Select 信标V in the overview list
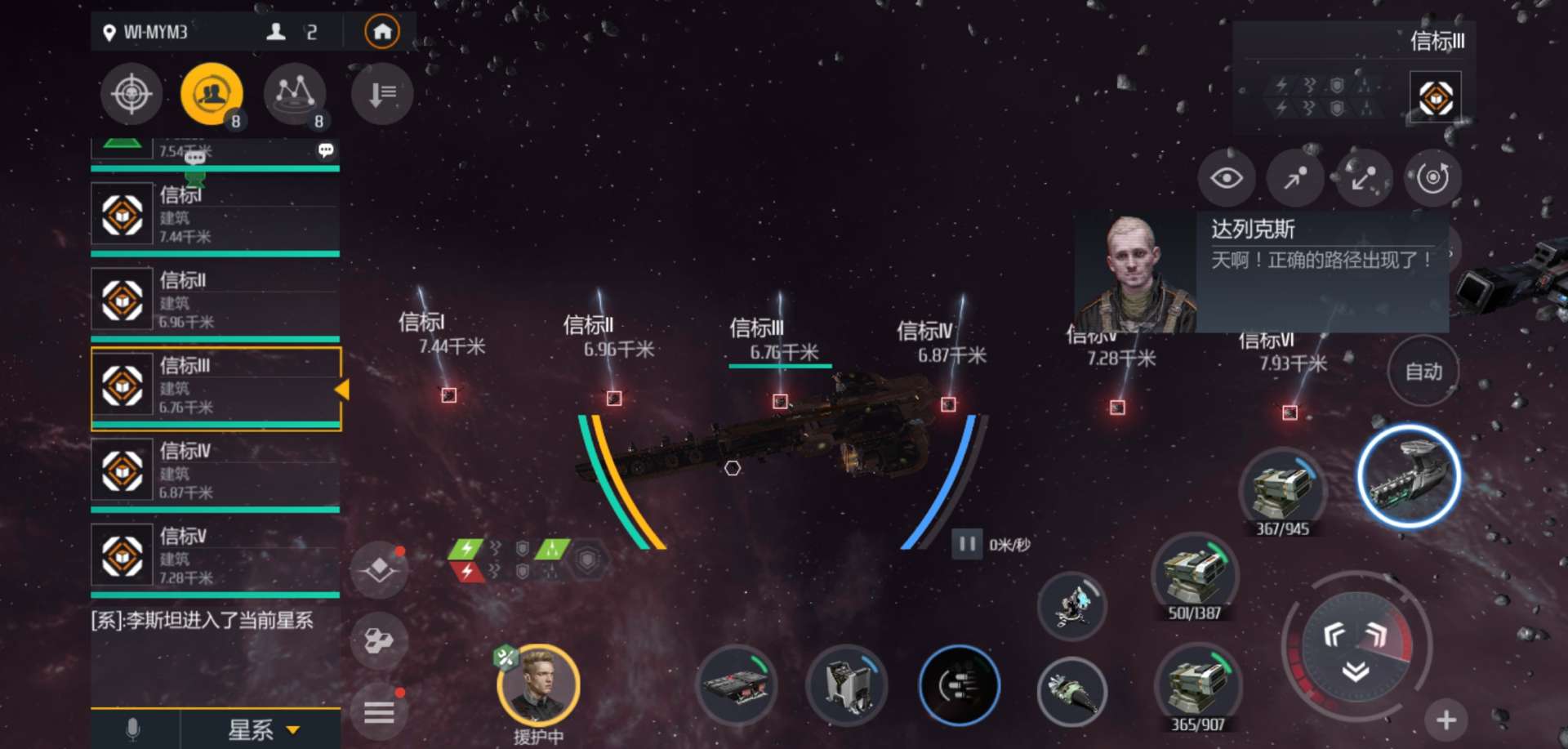This screenshot has height=749, width=1568. [x=216, y=555]
